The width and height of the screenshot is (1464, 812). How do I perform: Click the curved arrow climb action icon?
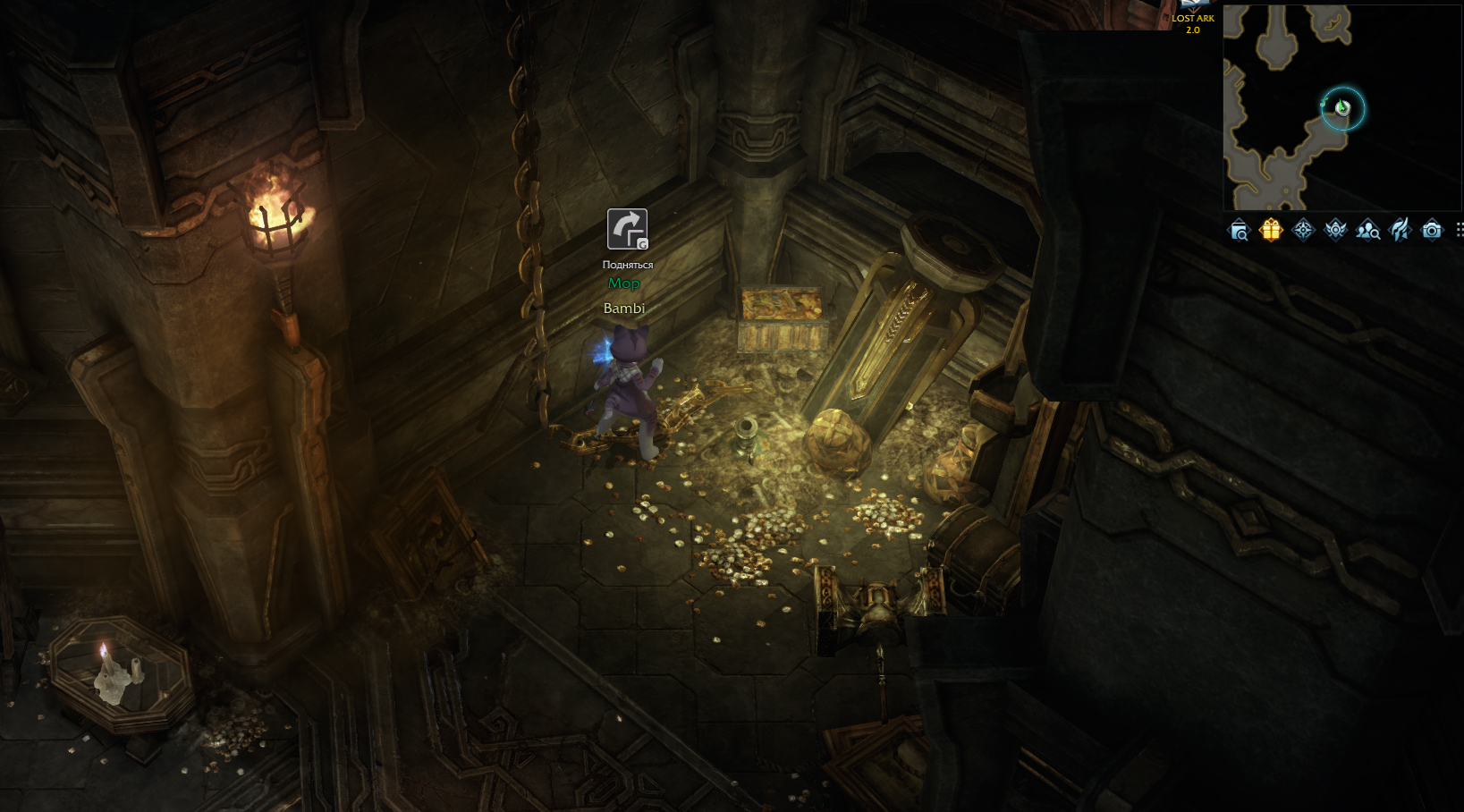click(627, 229)
